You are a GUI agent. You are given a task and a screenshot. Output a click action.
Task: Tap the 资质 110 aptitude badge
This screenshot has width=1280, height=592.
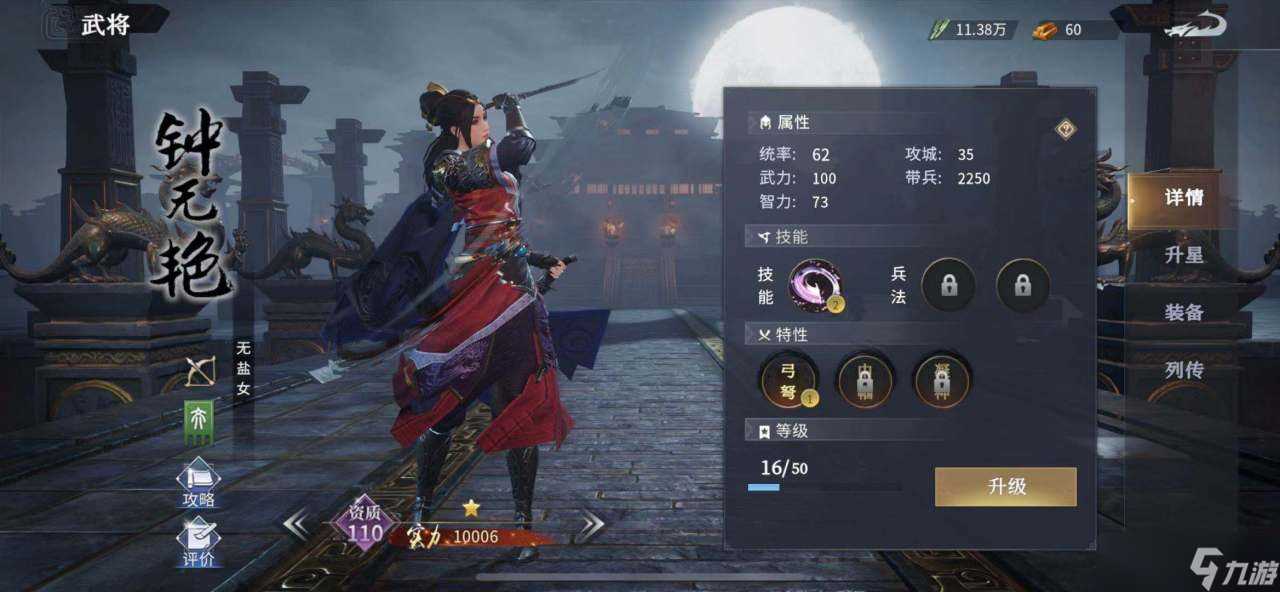pyautogui.click(x=364, y=525)
